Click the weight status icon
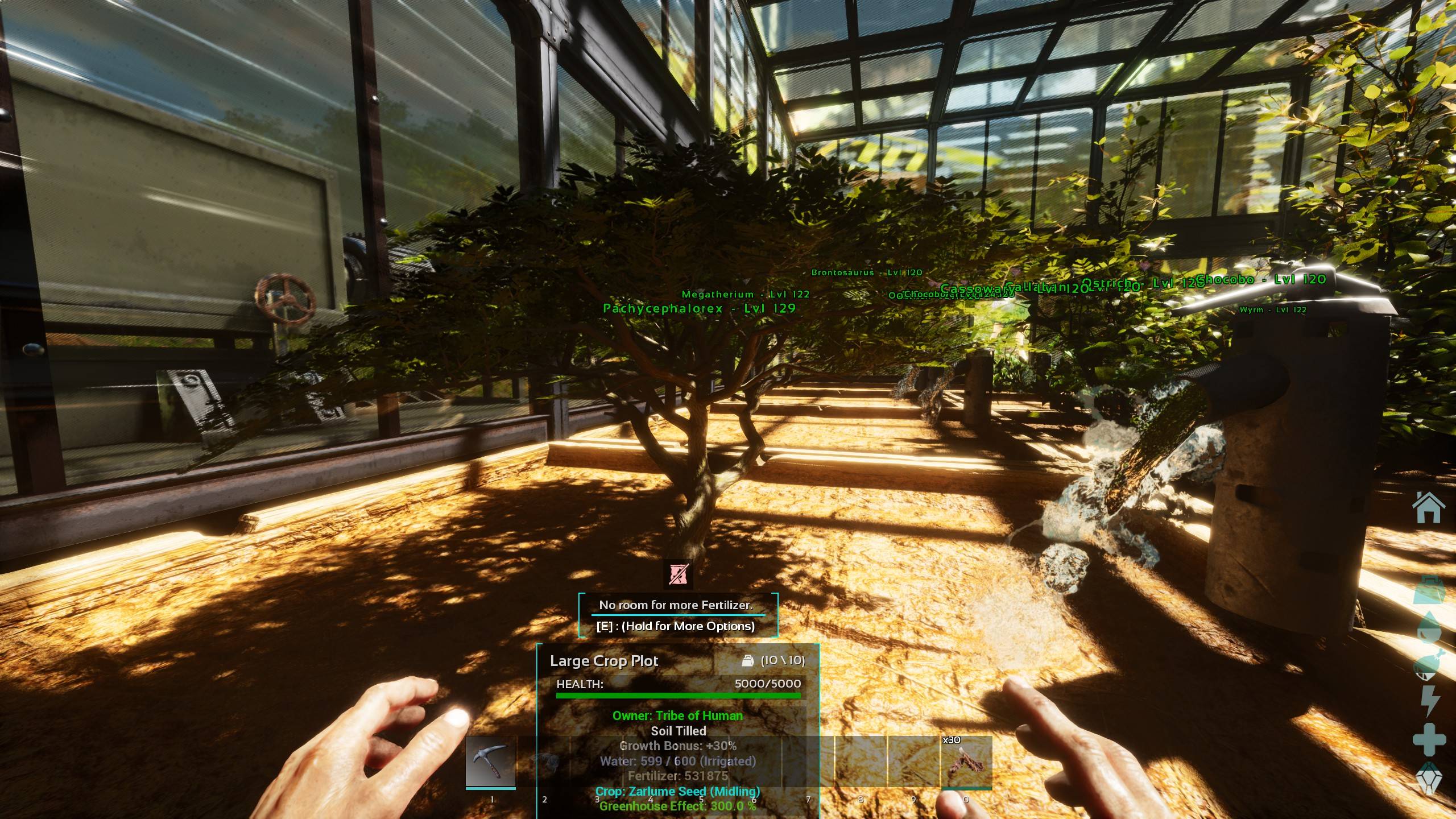 point(1429,591)
